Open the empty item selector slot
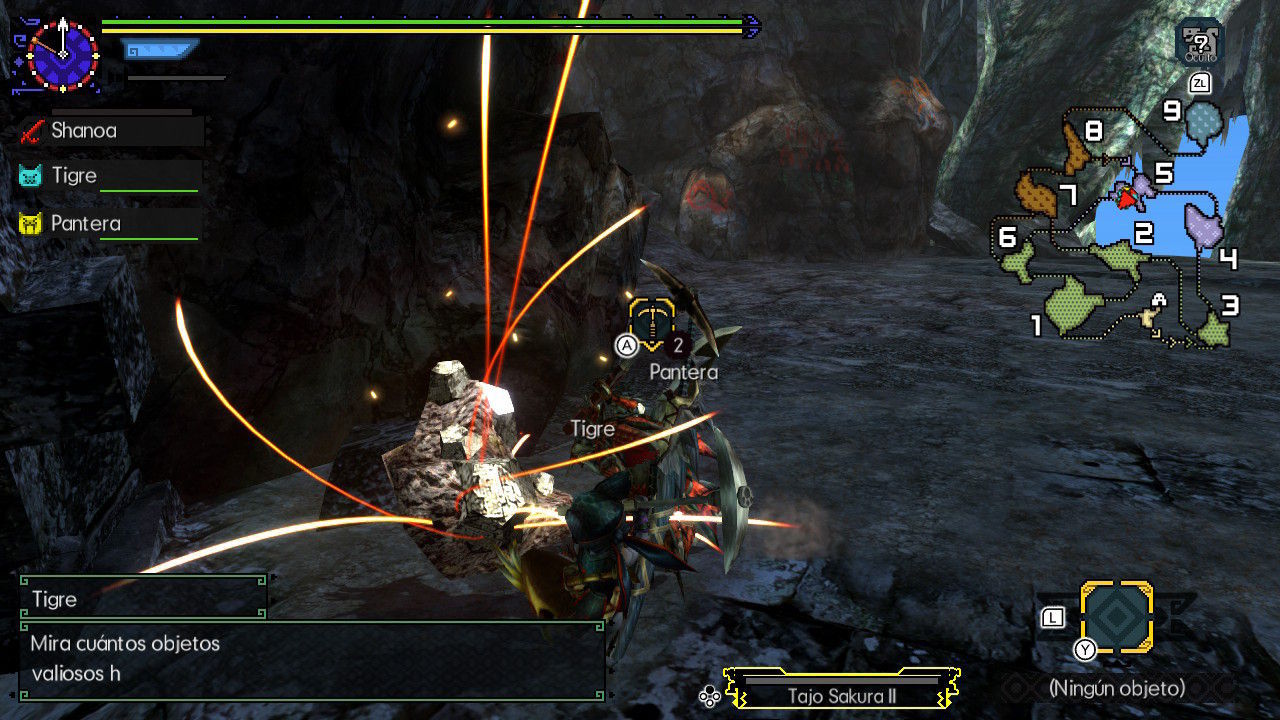This screenshot has width=1280, height=720. click(x=1116, y=617)
